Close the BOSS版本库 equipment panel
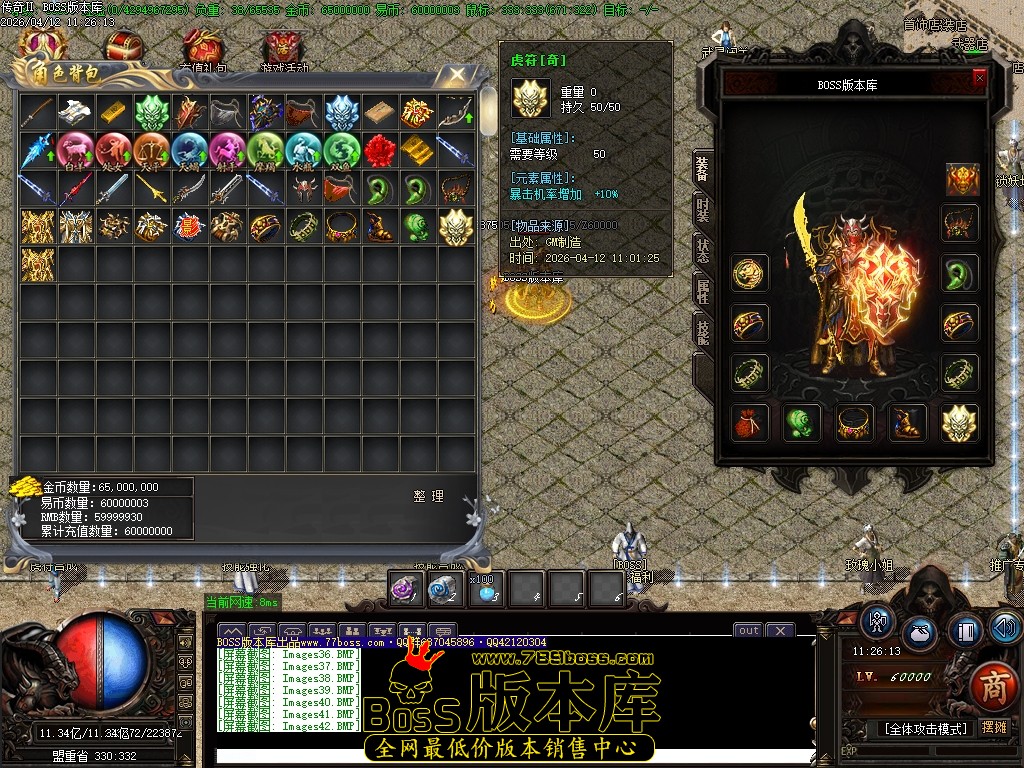The height and width of the screenshot is (768, 1024). pyautogui.click(x=979, y=76)
